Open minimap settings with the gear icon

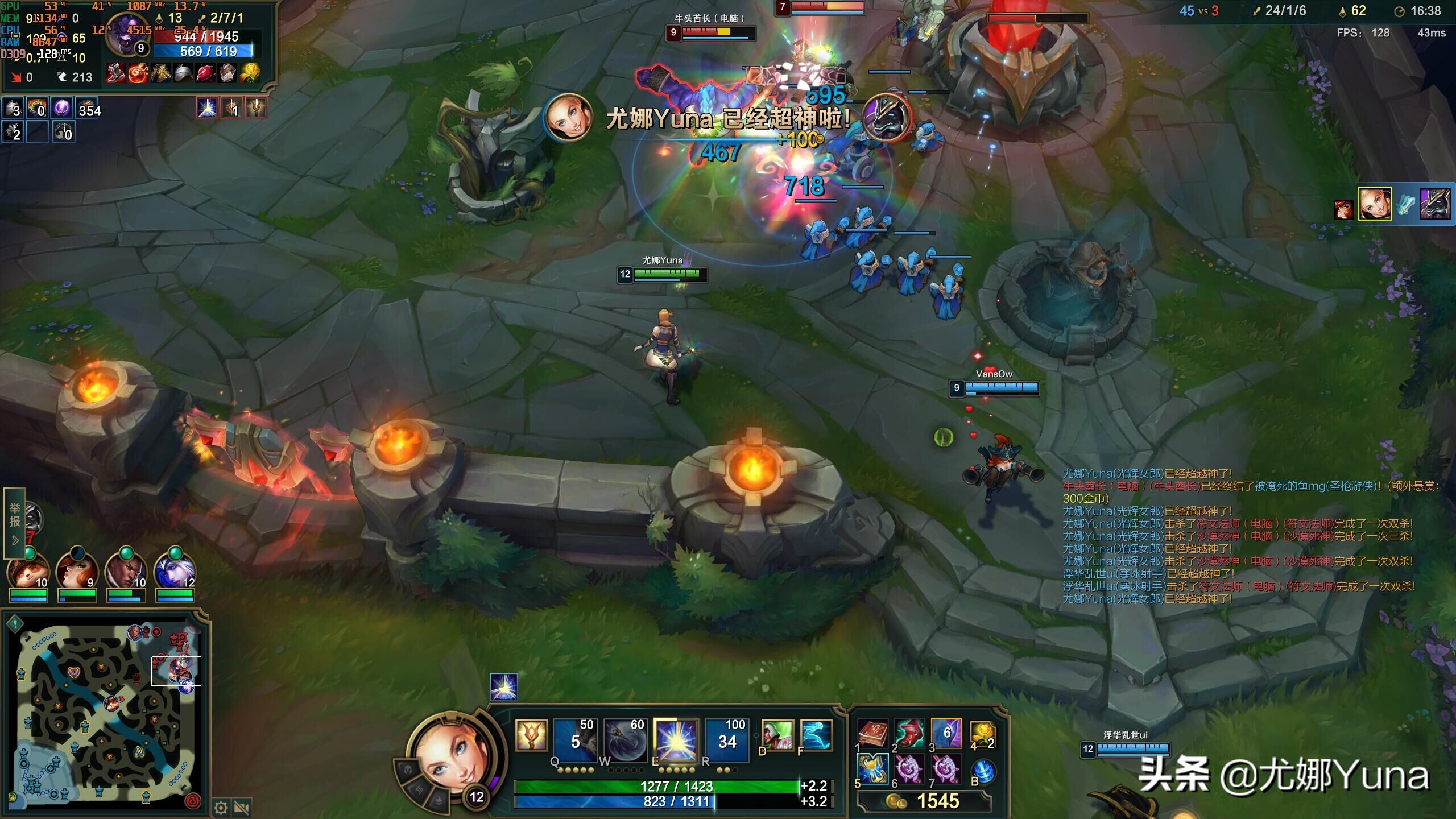221,808
